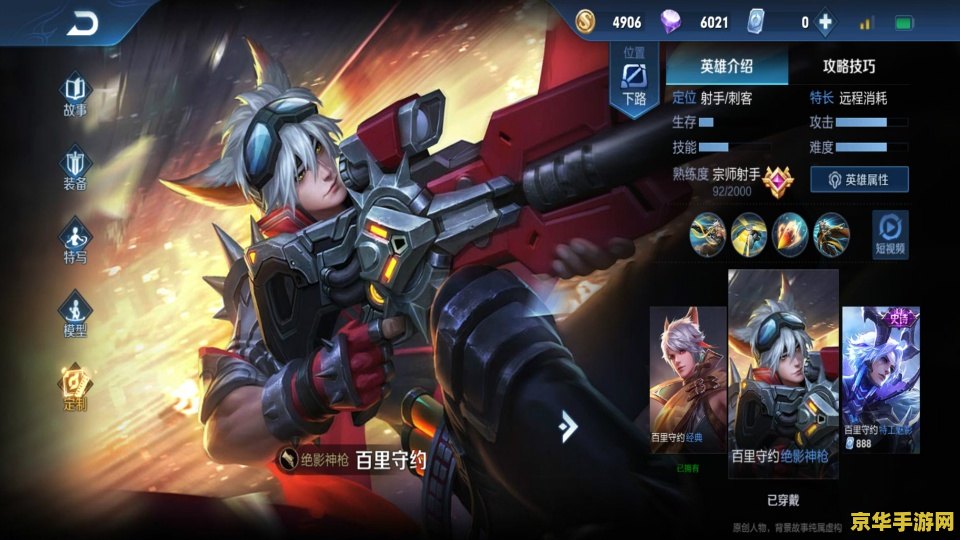Click the plus button to add vouchers

(x=825, y=22)
